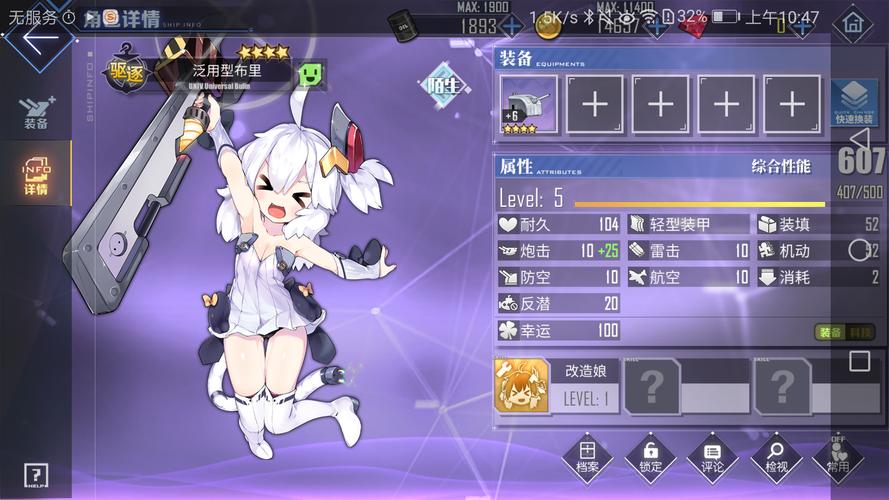Return to home with the house icon
The image size is (889, 500).
pos(852,23)
